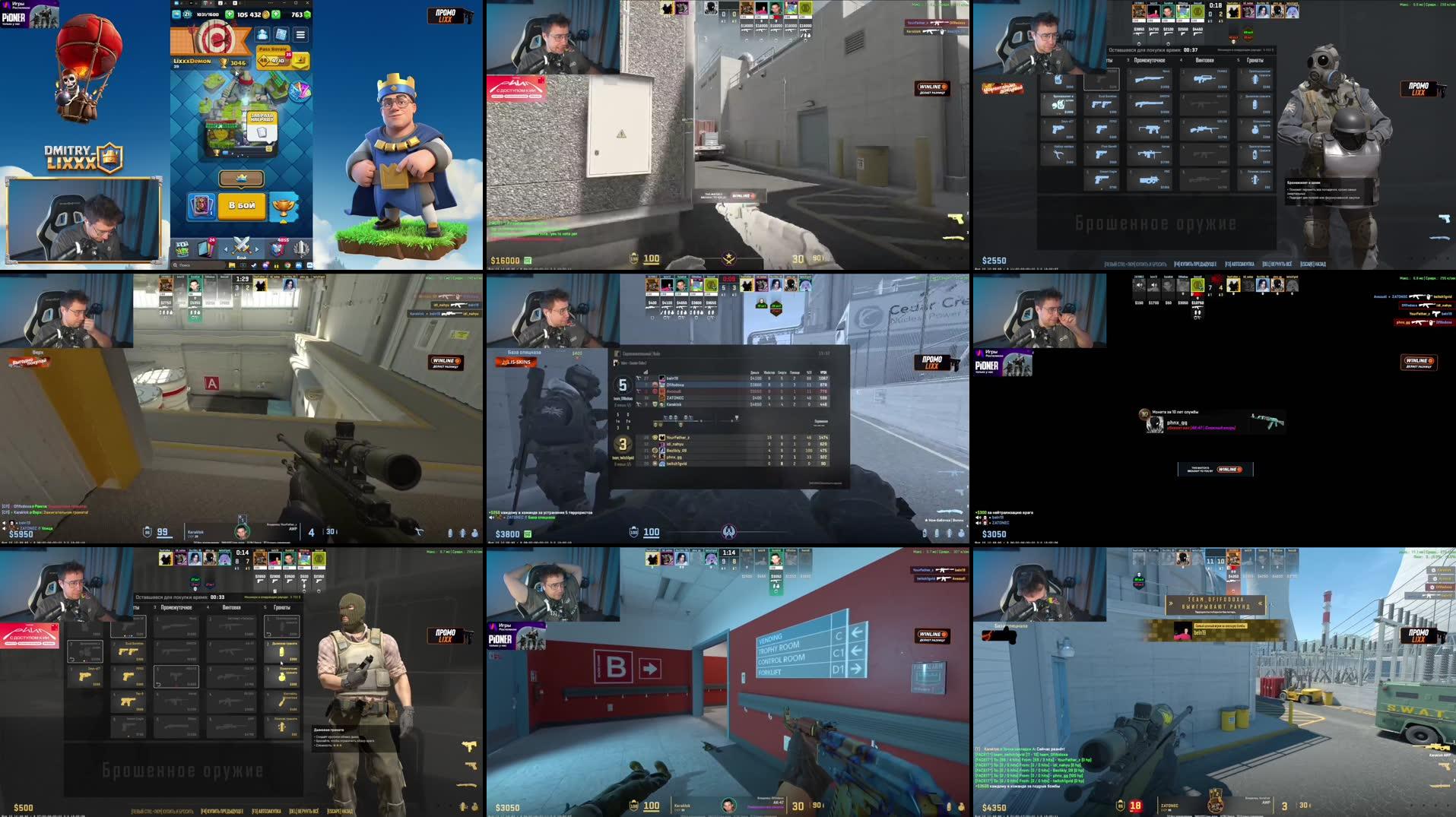Buy the Dual Berettas in the pistol column
1456x817 pixels.
click(x=128, y=651)
